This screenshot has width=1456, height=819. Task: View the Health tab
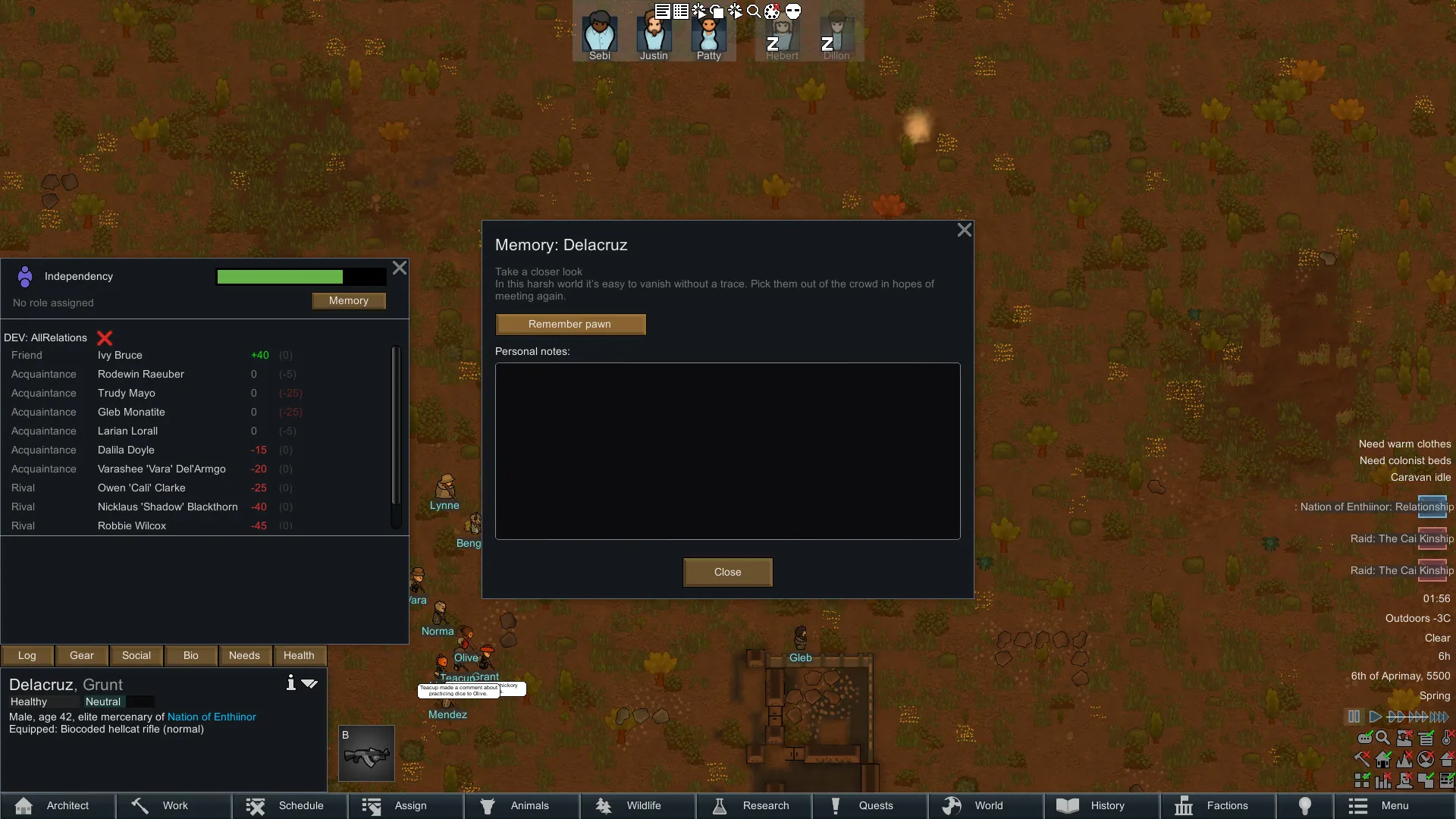299,656
